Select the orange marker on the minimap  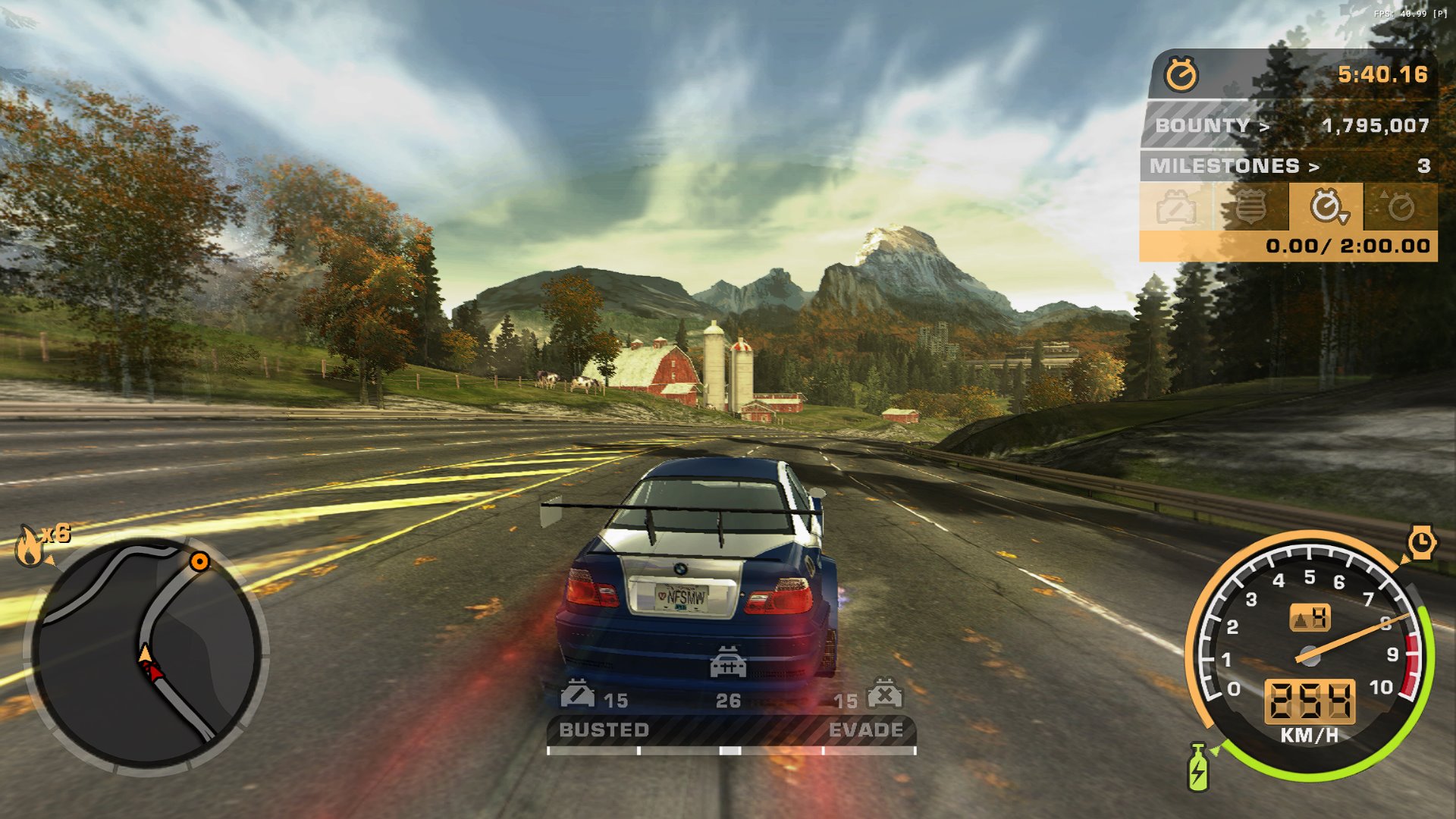point(199,561)
